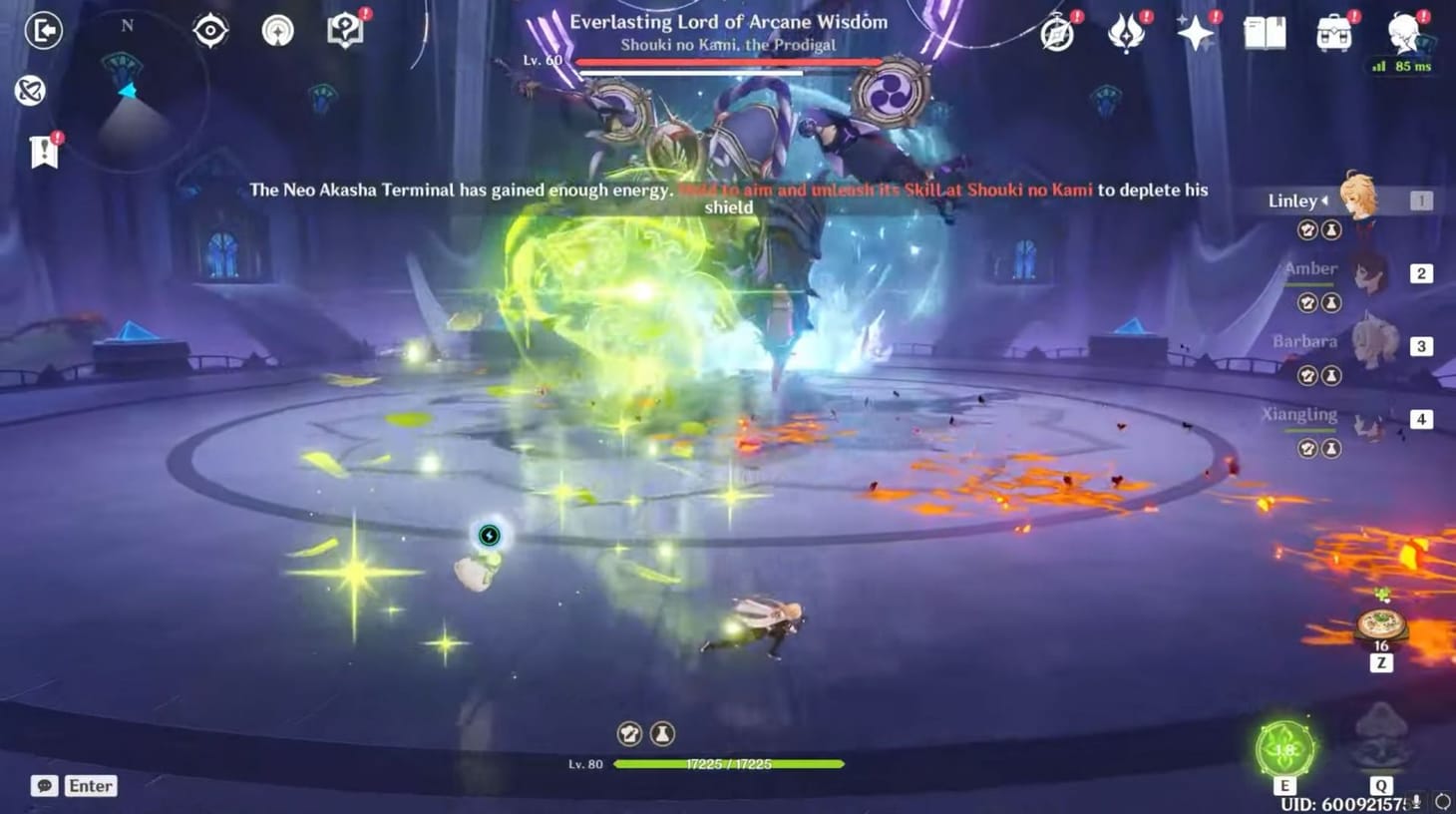1456x814 pixels.
Task: Check Shouki no Kami's boss health bar
Action: (x=725, y=59)
